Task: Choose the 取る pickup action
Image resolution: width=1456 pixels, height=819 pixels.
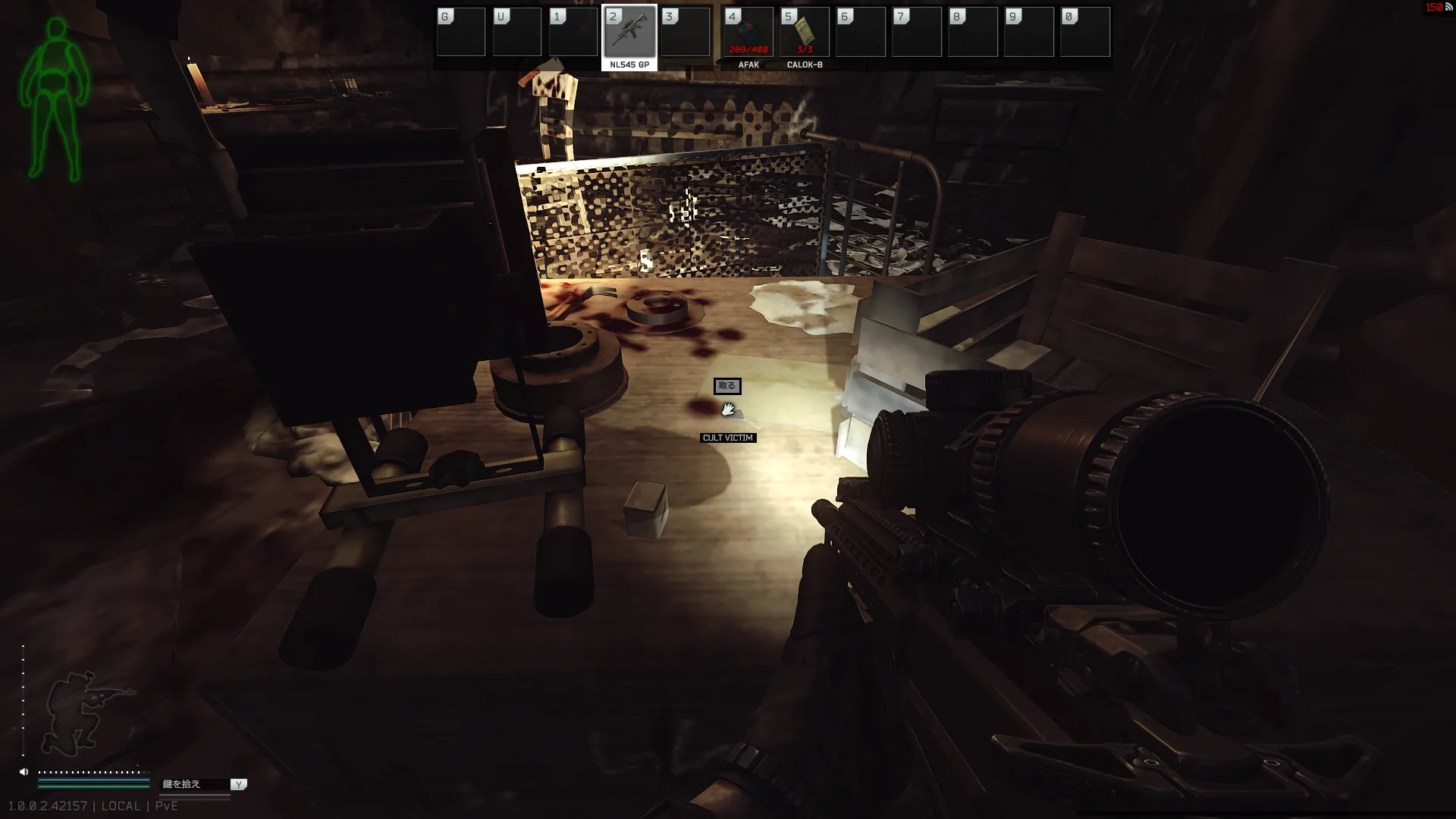Action: (726, 386)
